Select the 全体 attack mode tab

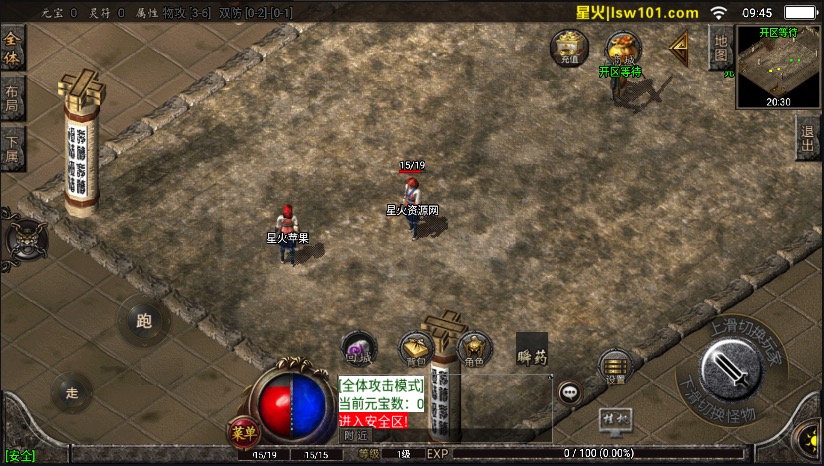12,45
